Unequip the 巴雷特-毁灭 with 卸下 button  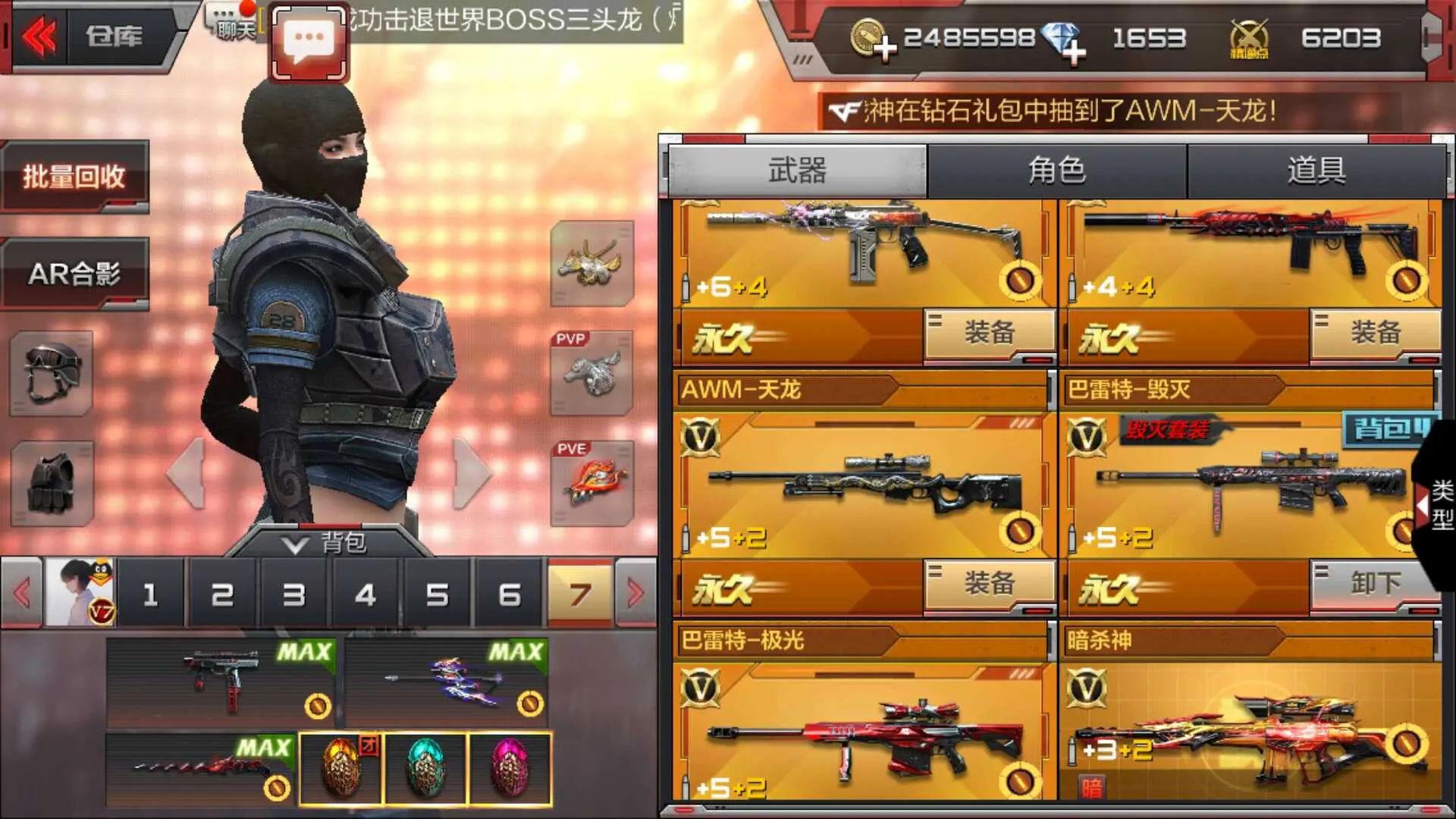[1374, 584]
